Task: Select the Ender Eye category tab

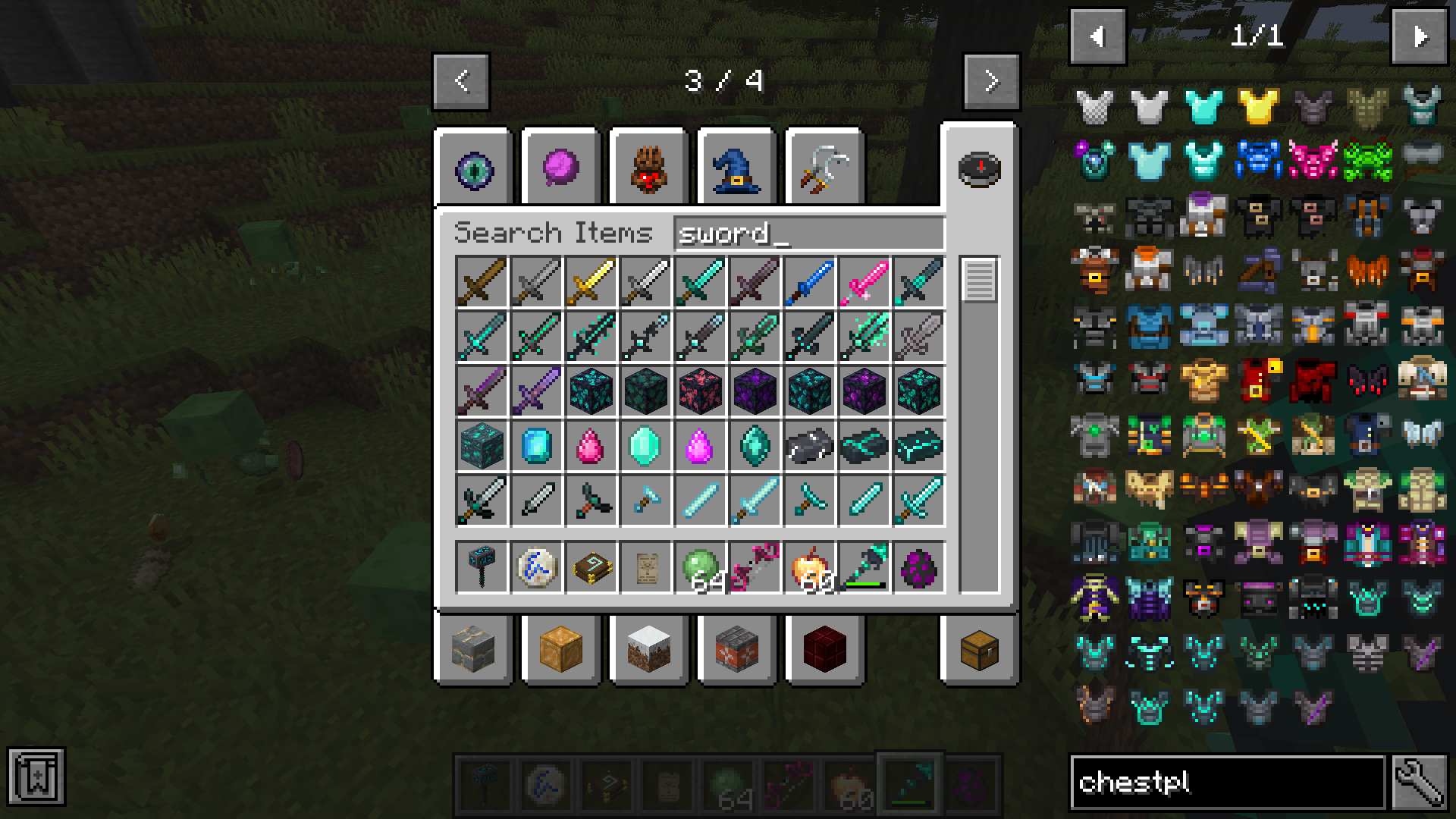Action: point(474,168)
